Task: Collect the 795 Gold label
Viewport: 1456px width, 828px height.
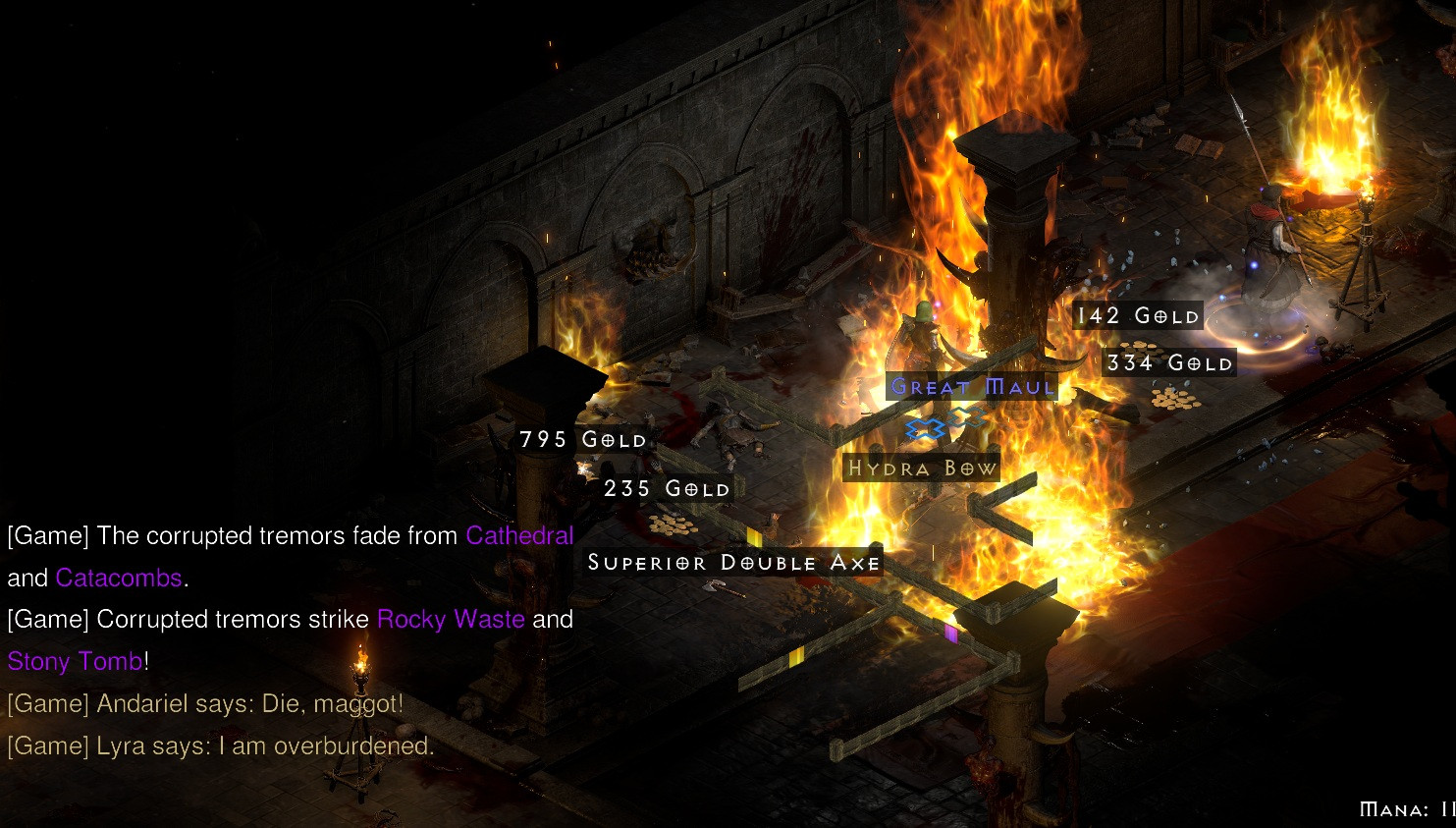Action: [583, 440]
